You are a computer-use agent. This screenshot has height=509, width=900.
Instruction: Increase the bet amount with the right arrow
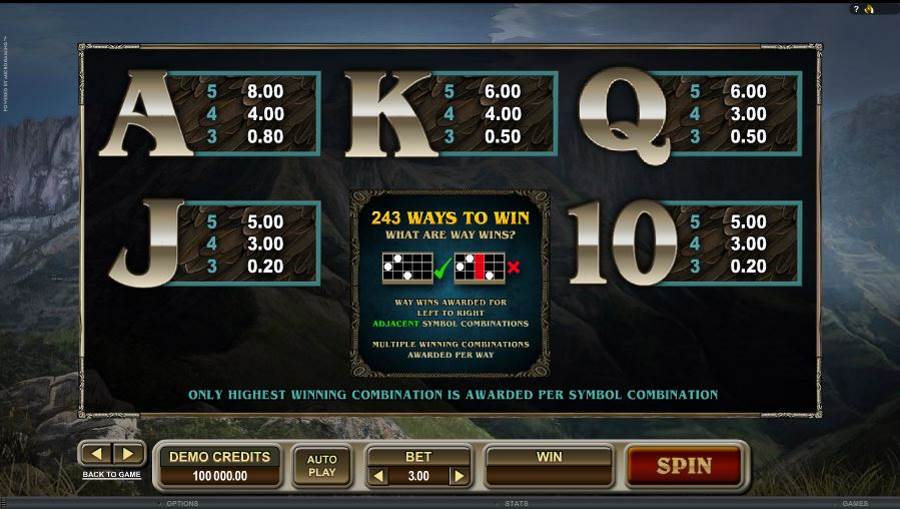[459, 477]
